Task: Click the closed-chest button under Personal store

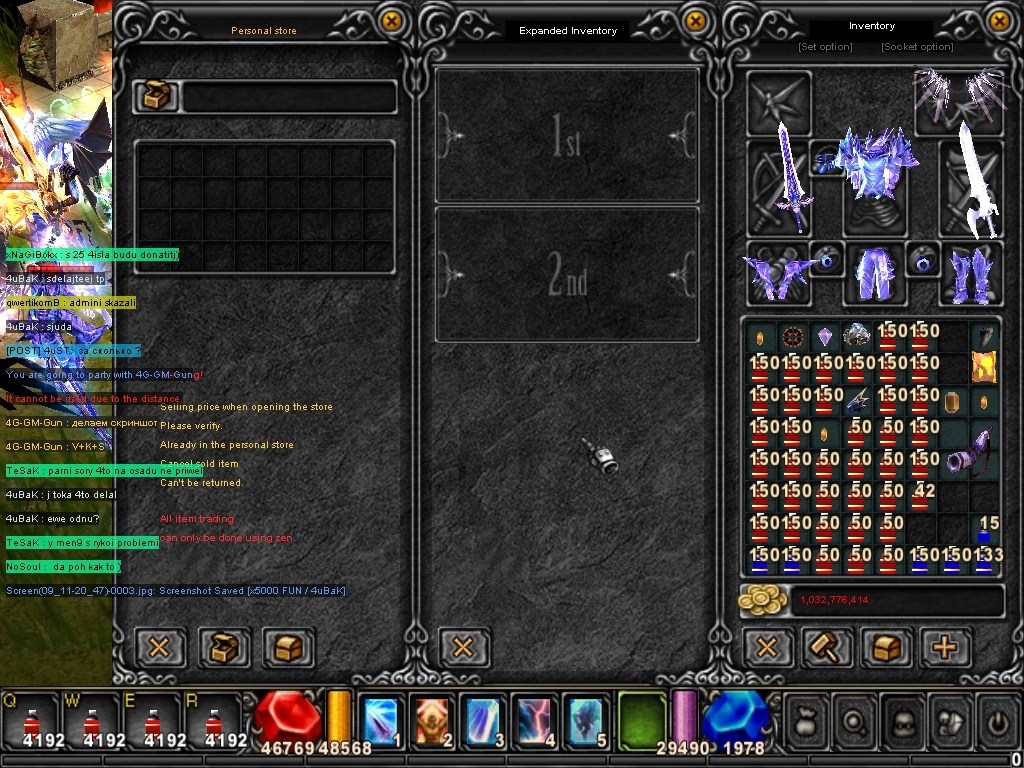Action: click(x=288, y=647)
